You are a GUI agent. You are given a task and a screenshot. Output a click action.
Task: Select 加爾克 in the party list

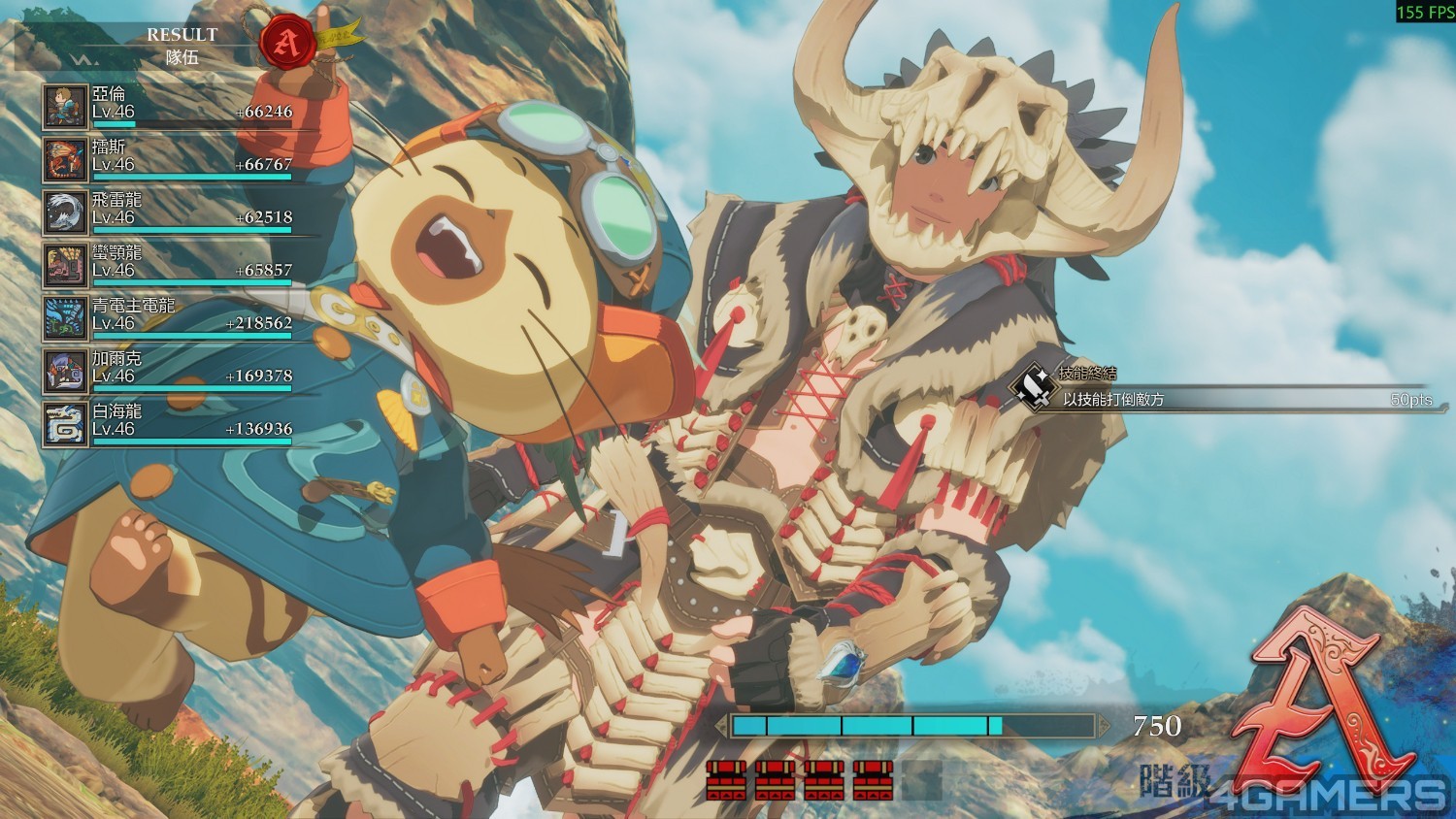tap(167, 371)
